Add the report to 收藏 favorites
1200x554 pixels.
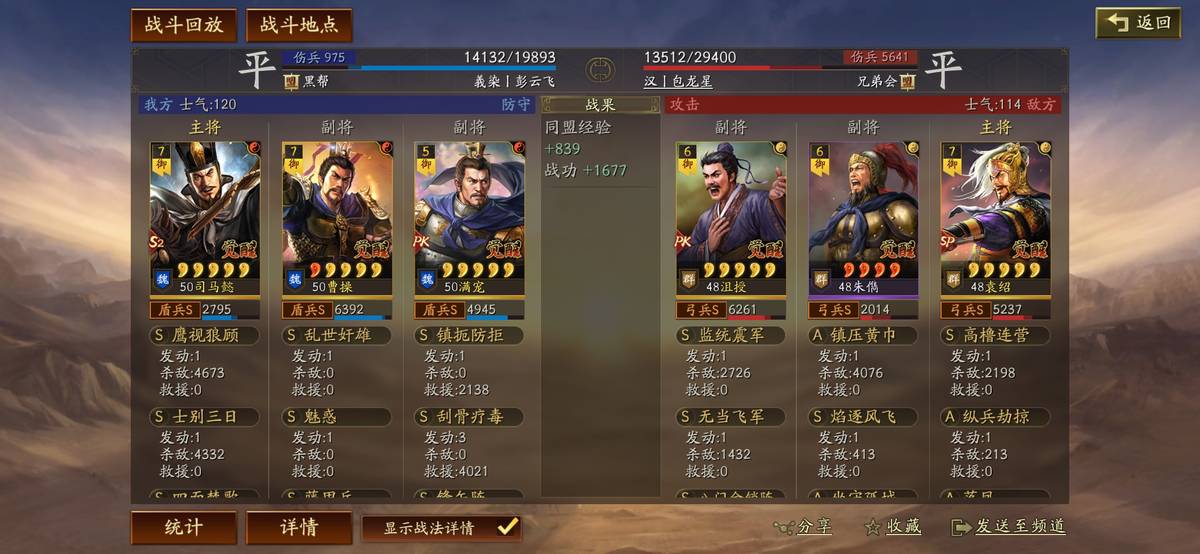893,527
